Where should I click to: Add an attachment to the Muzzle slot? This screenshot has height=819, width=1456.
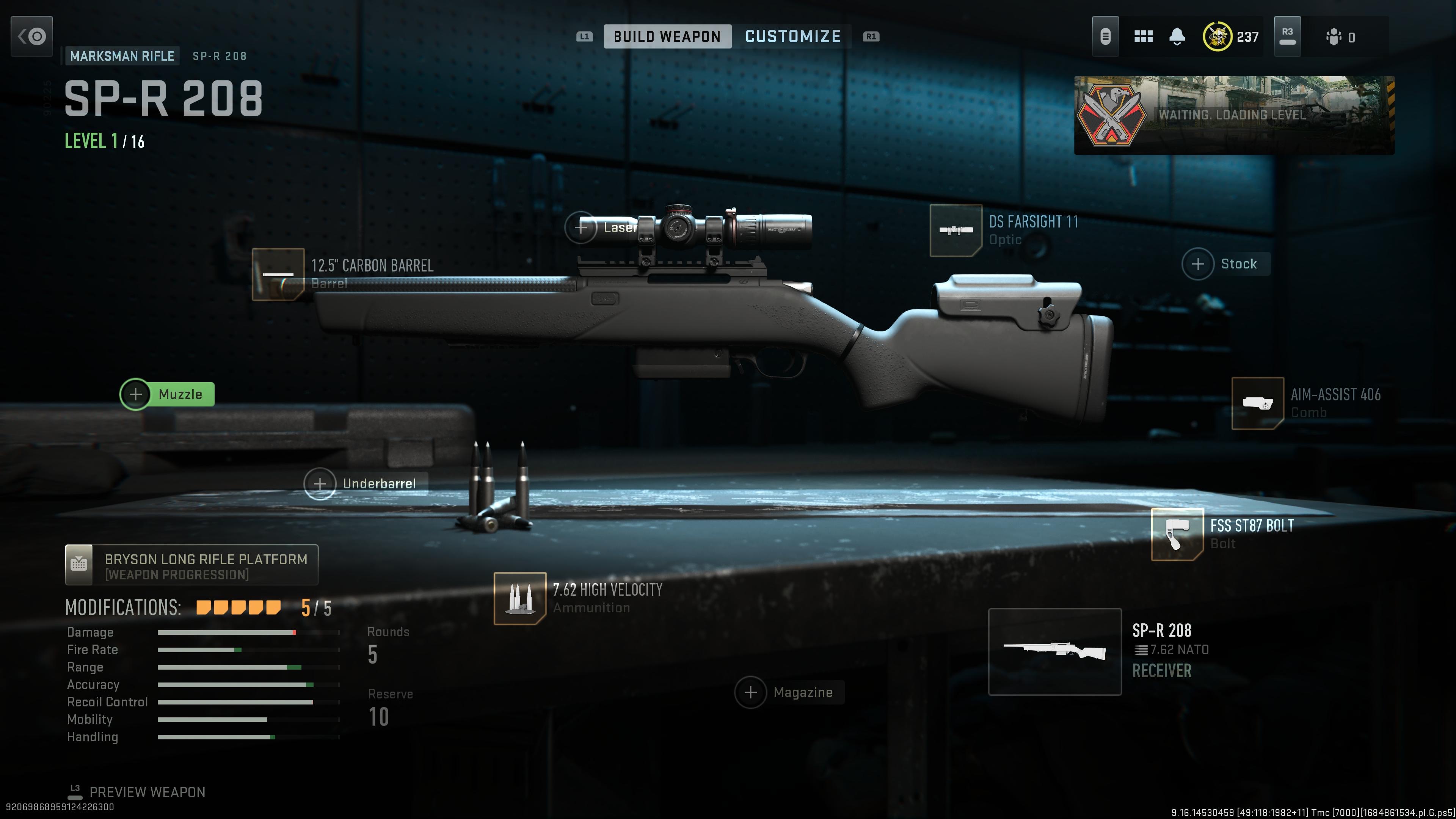coord(136,394)
